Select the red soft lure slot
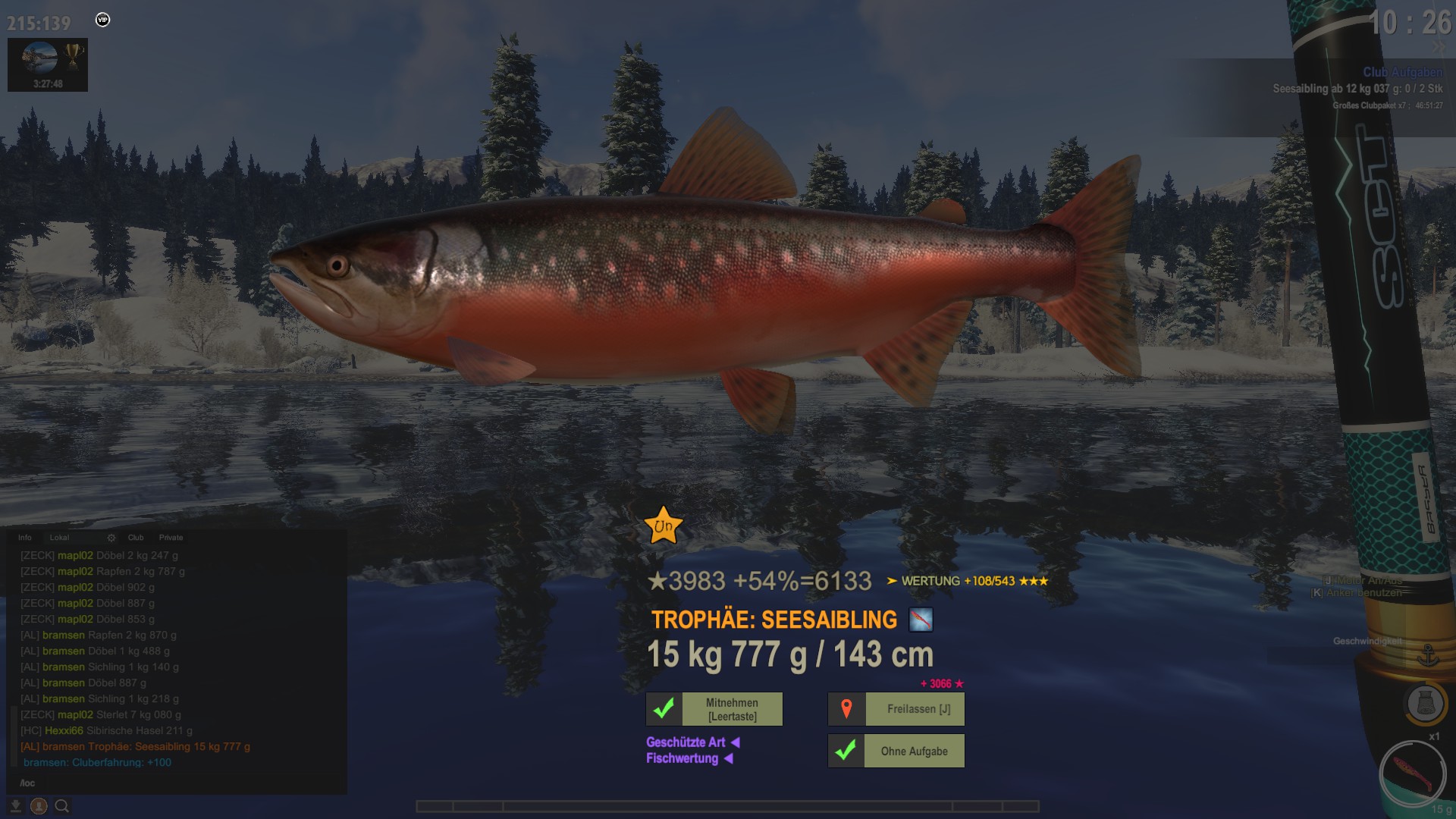The width and height of the screenshot is (1456, 819). tap(1413, 775)
